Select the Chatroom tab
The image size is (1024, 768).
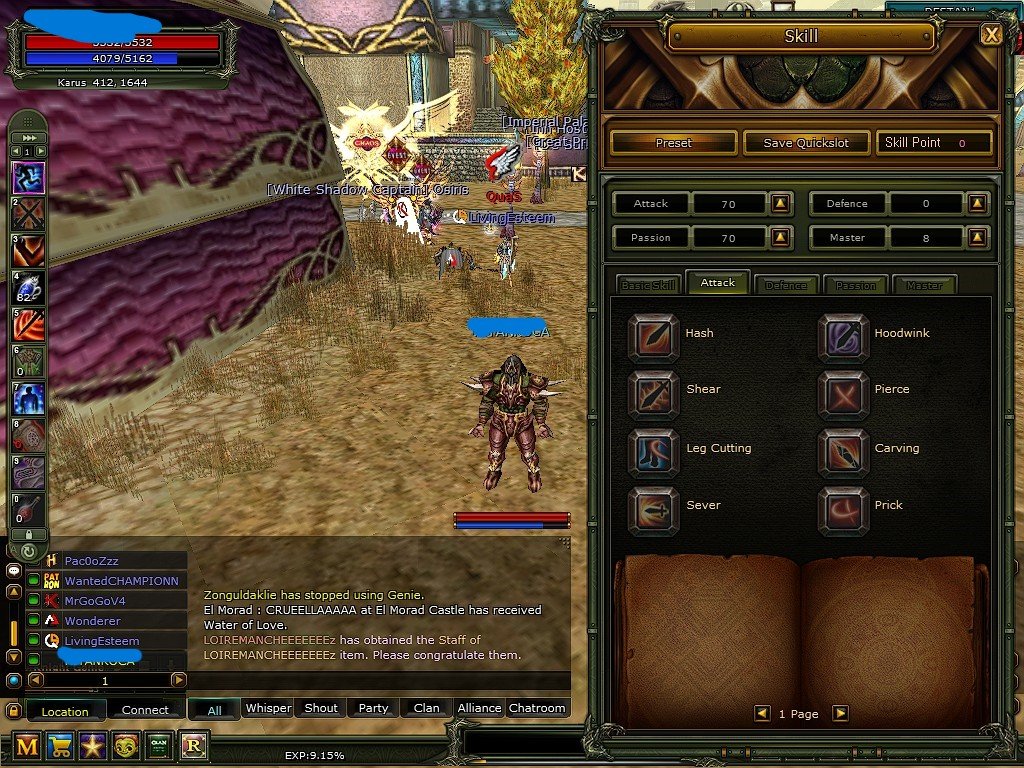click(x=537, y=708)
